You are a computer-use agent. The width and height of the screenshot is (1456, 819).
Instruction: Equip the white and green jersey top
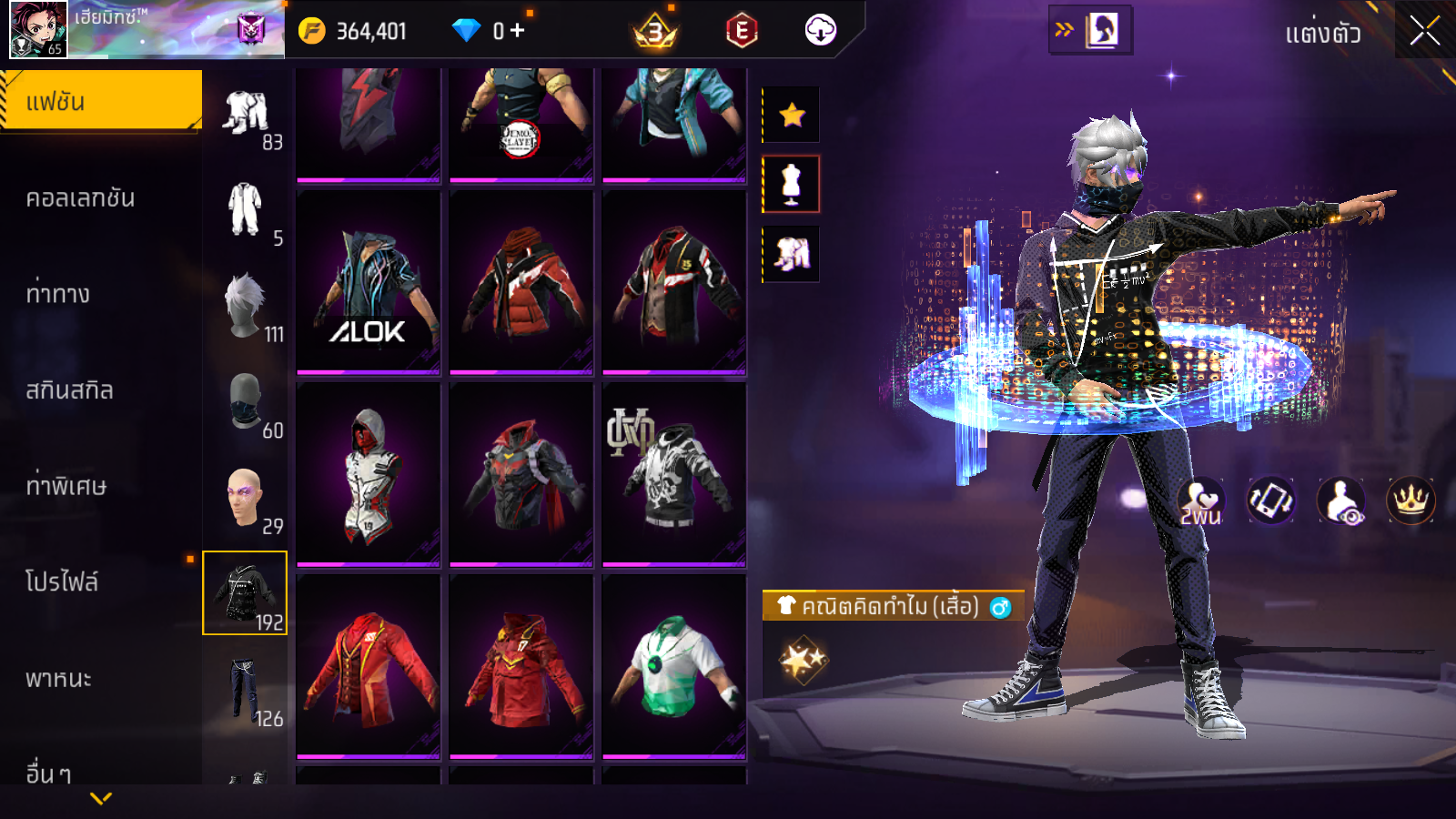[x=674, y=667]
